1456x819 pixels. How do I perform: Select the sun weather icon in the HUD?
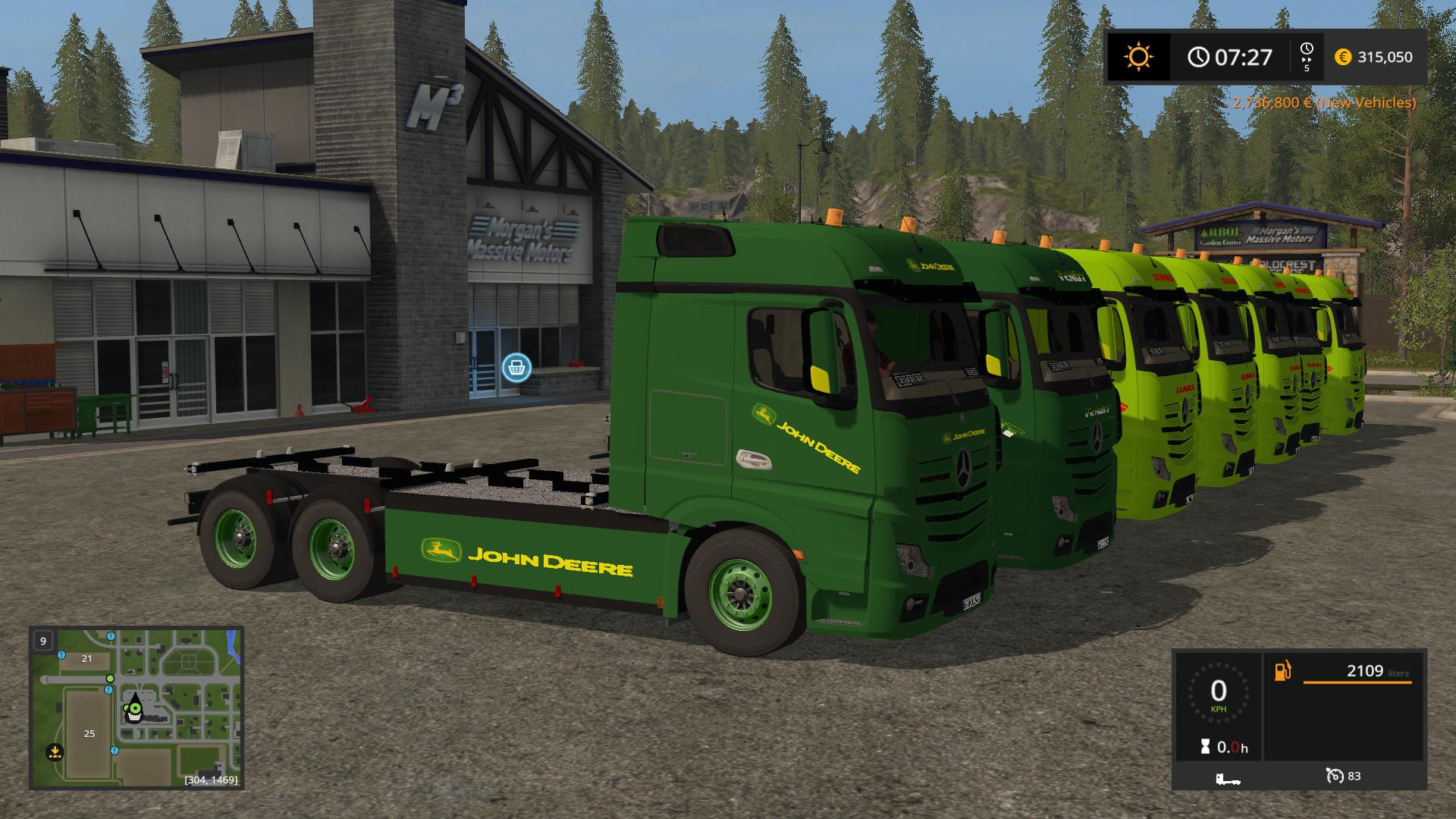(1139, 55)
